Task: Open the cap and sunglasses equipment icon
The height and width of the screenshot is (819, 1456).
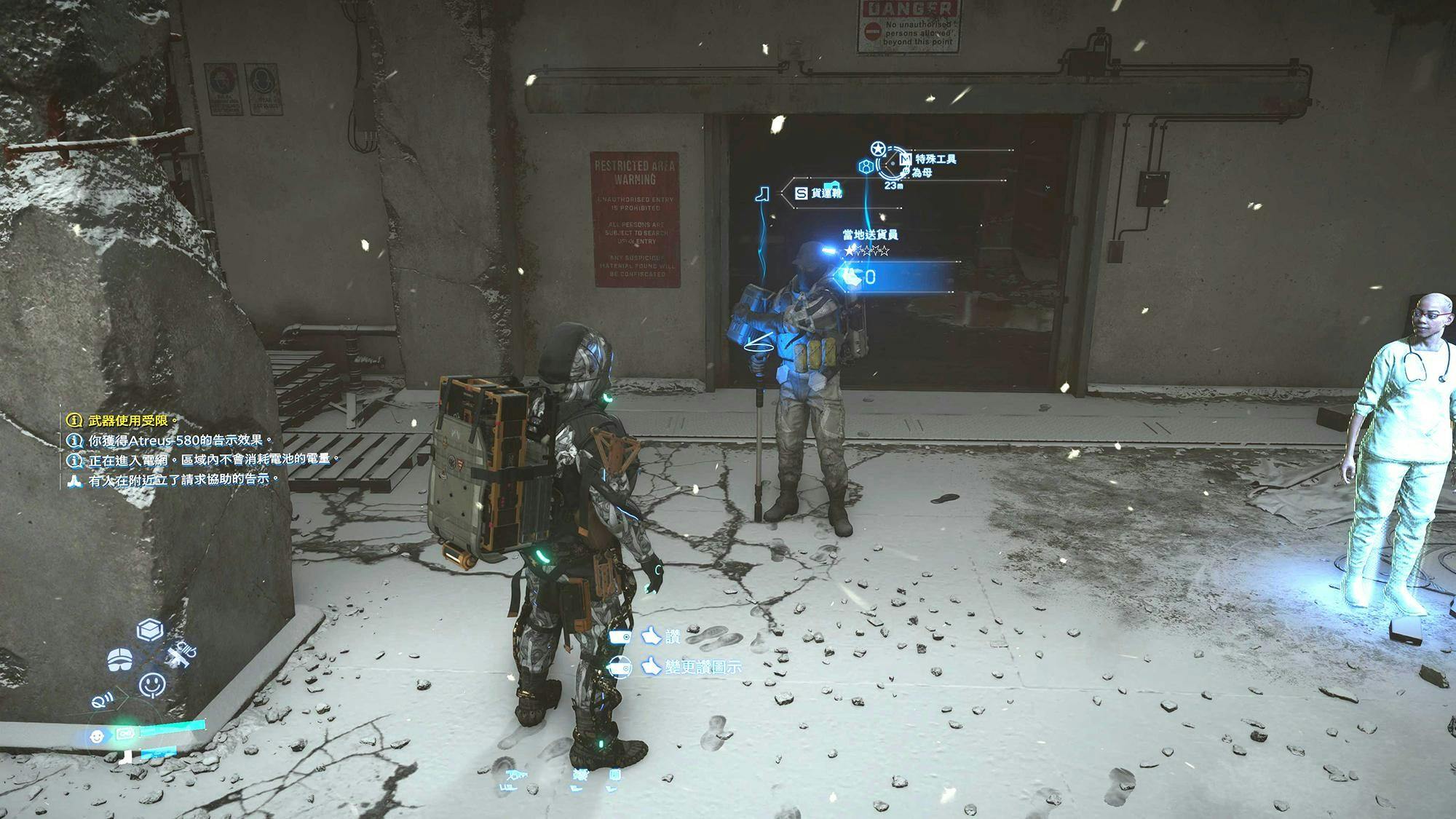Action: [120, 660]
